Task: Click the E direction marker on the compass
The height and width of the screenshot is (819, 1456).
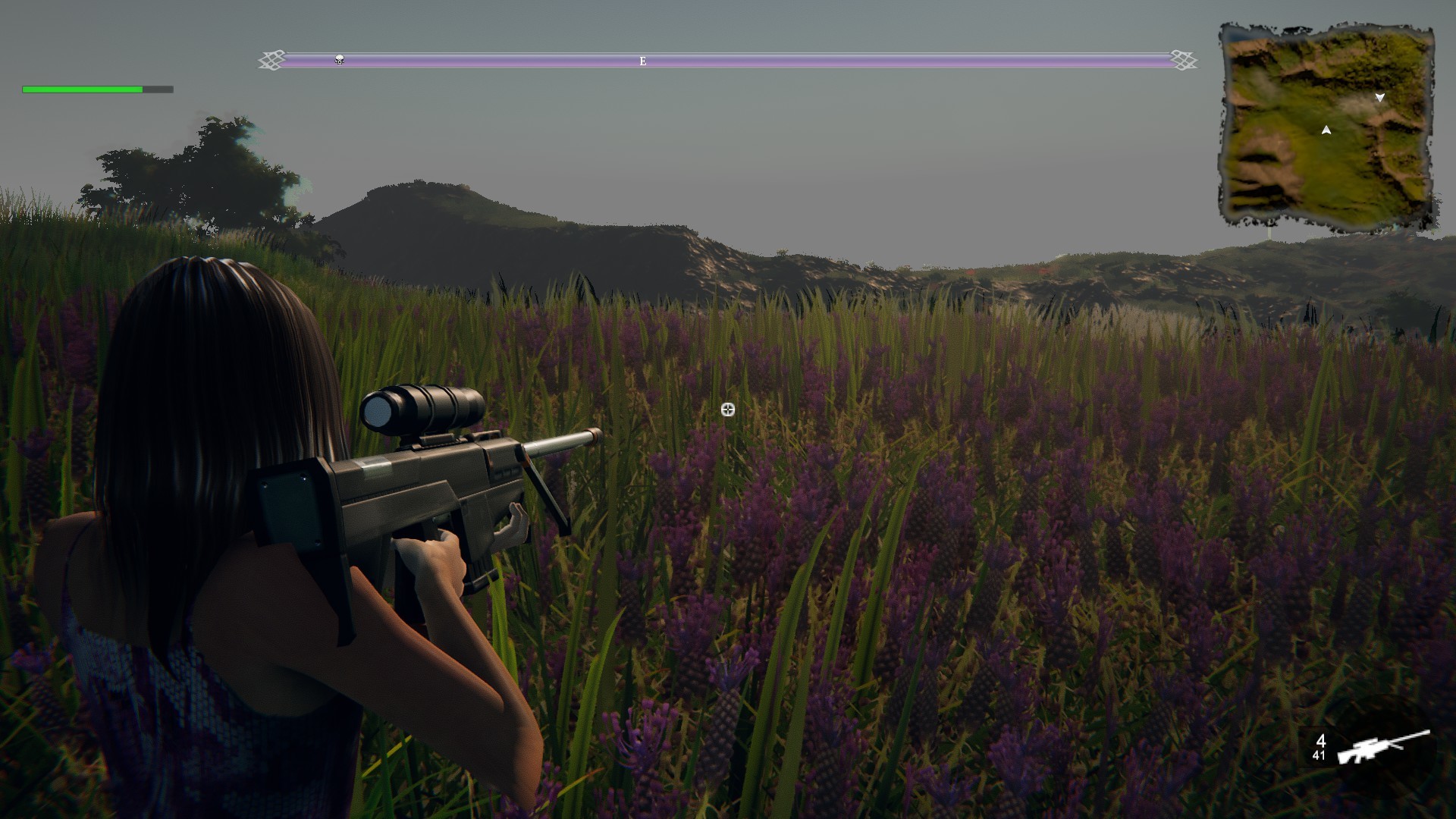Action: 642,60
